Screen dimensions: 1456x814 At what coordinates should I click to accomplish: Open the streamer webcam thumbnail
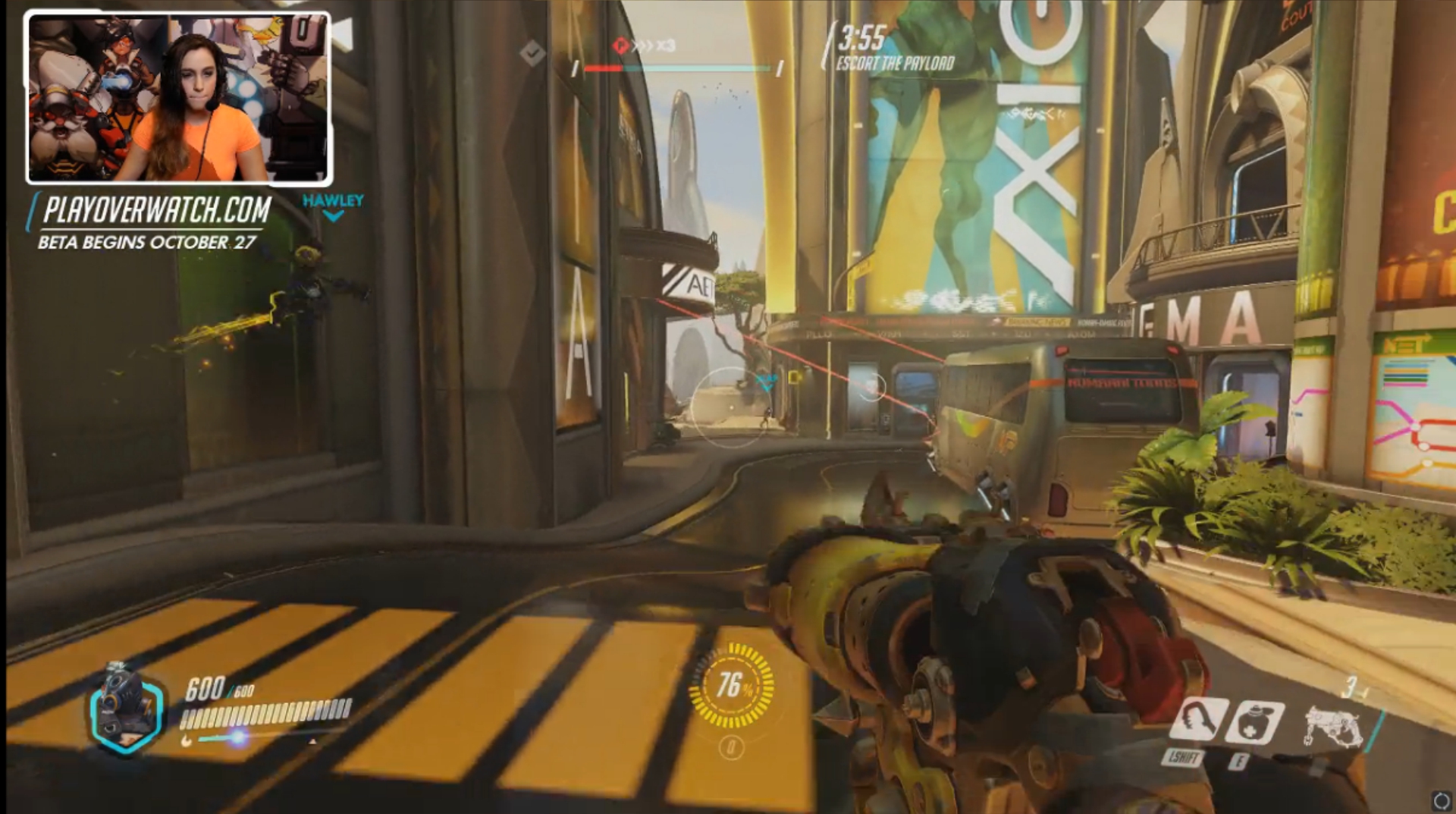click(179, 98)
